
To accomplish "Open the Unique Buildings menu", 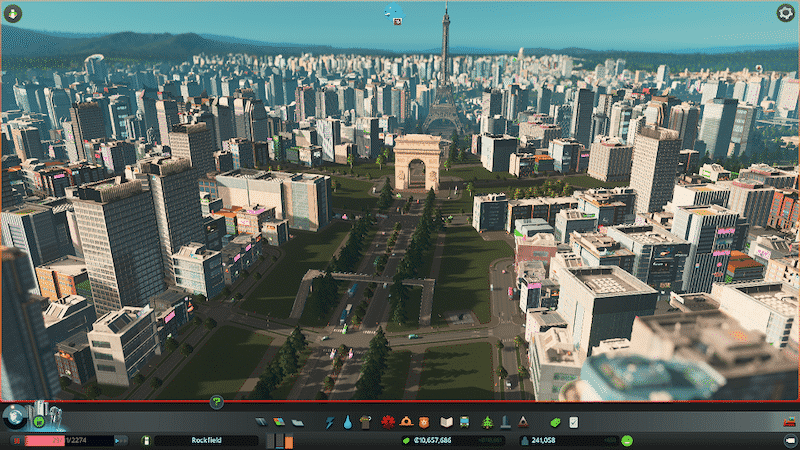I will pos(504,423).
